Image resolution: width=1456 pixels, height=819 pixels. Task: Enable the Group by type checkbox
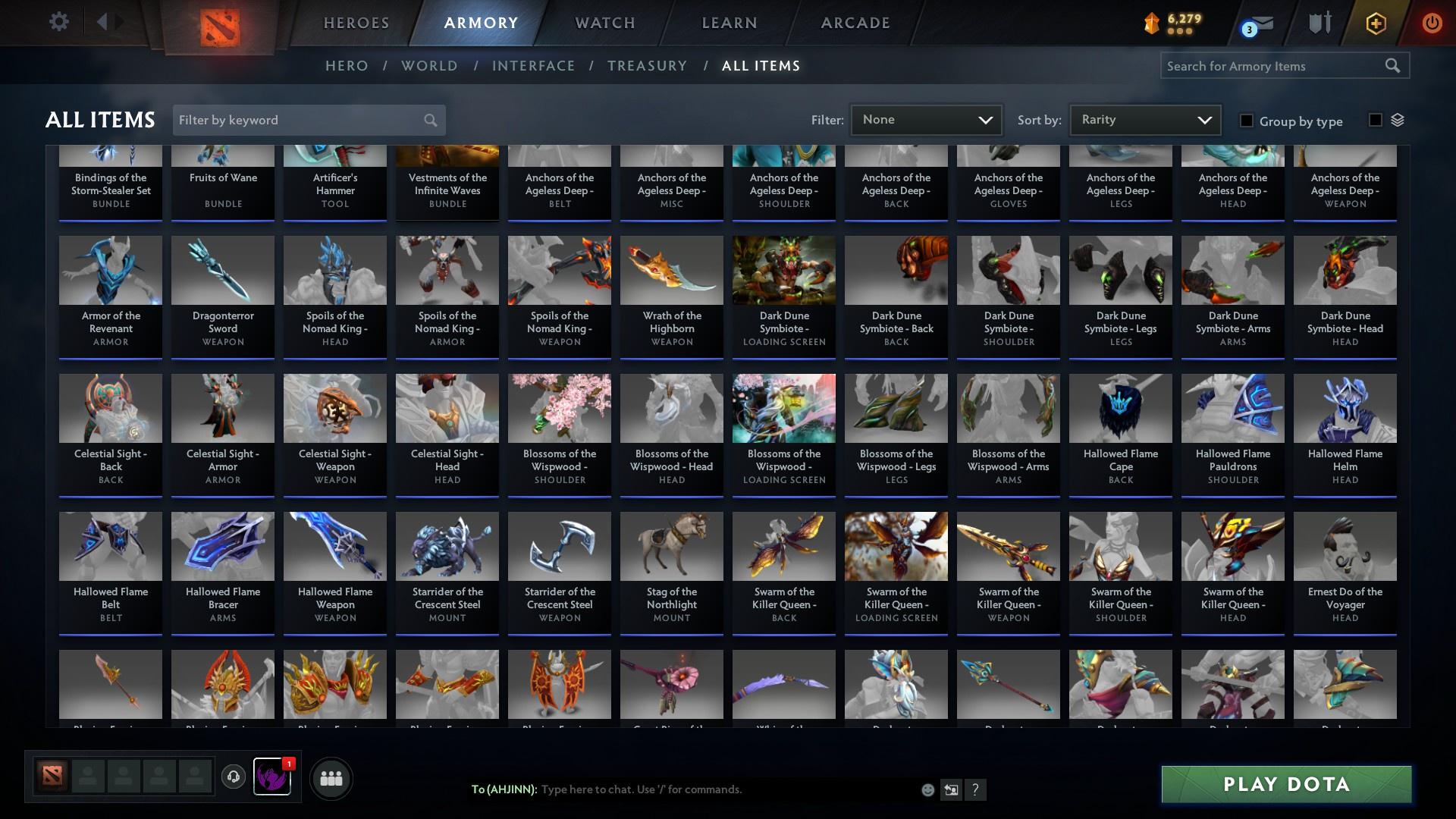click(1246, 121)
